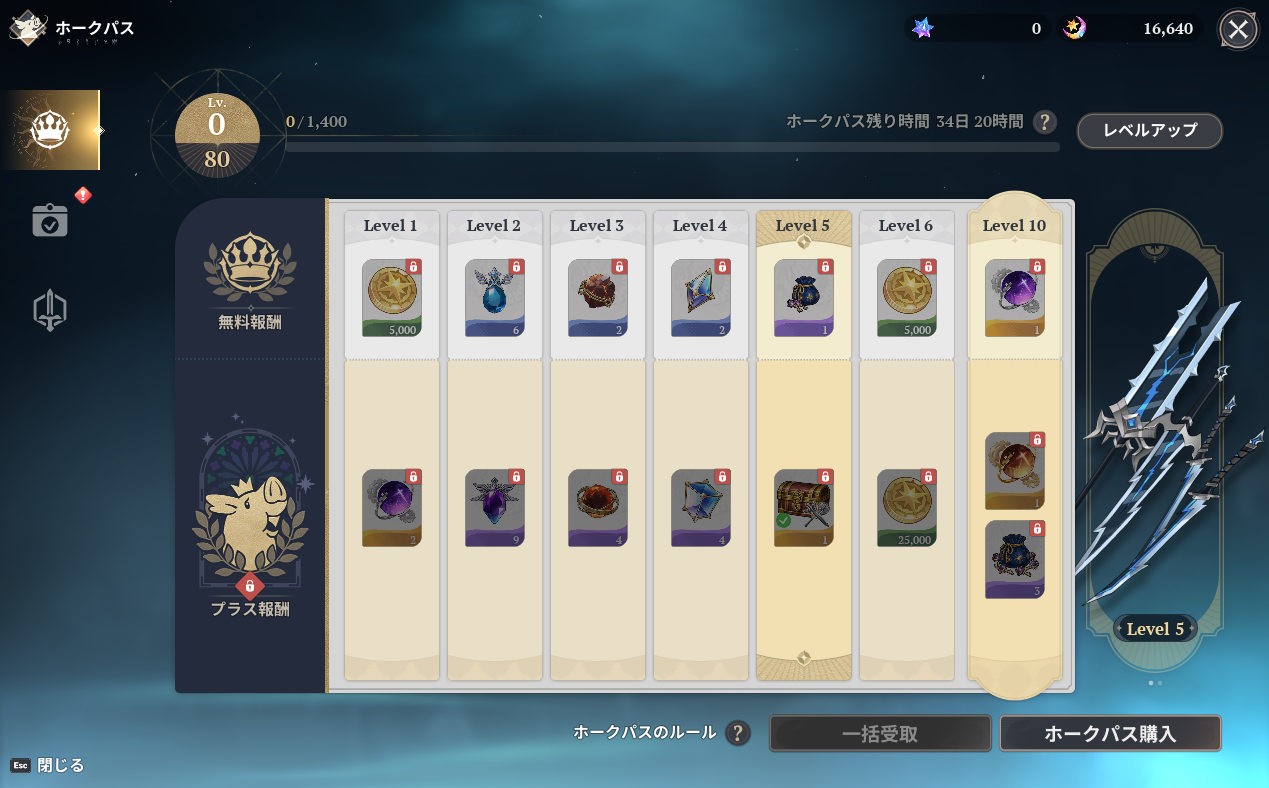Close the Hawk Pass screen
The height and width of the screenshot is (788, 1269).
1237,29
